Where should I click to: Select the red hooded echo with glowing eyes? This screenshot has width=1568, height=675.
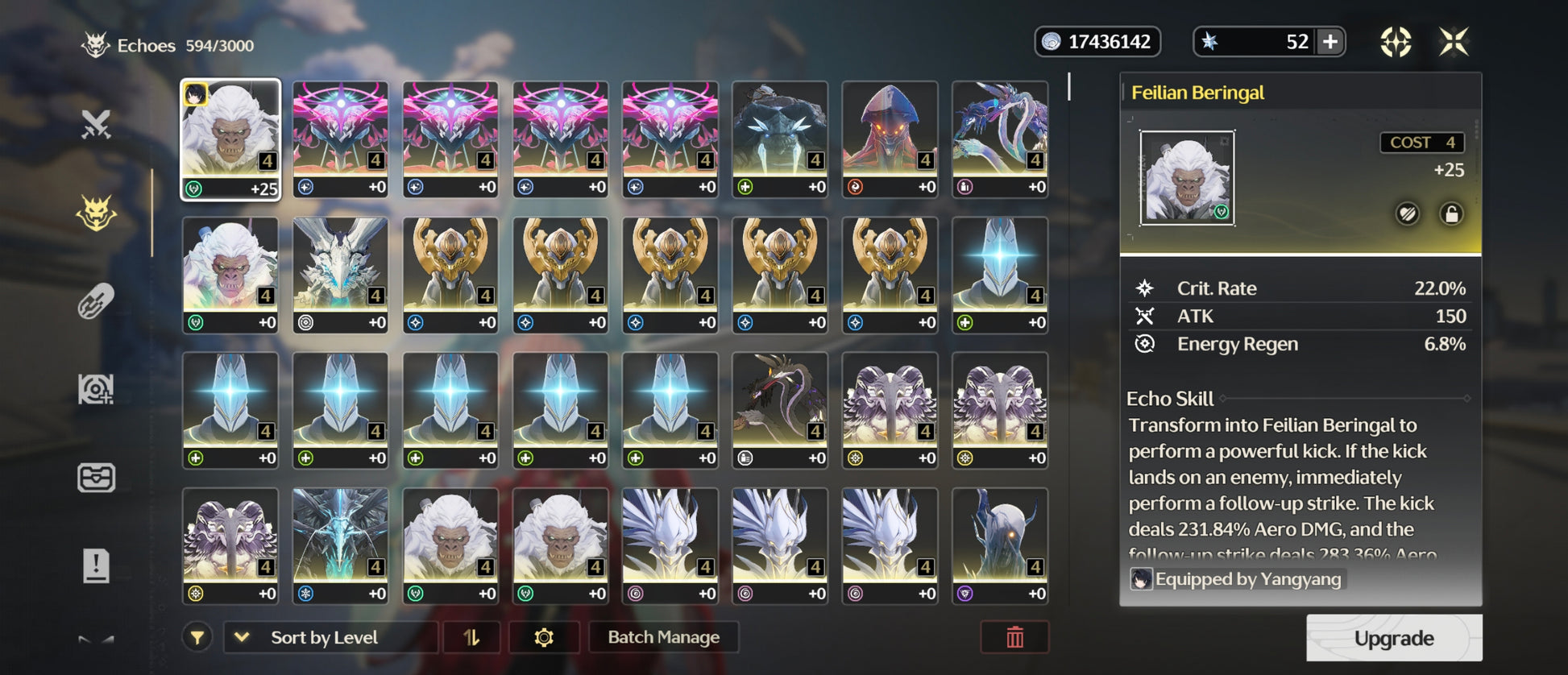tap(890, 139)
